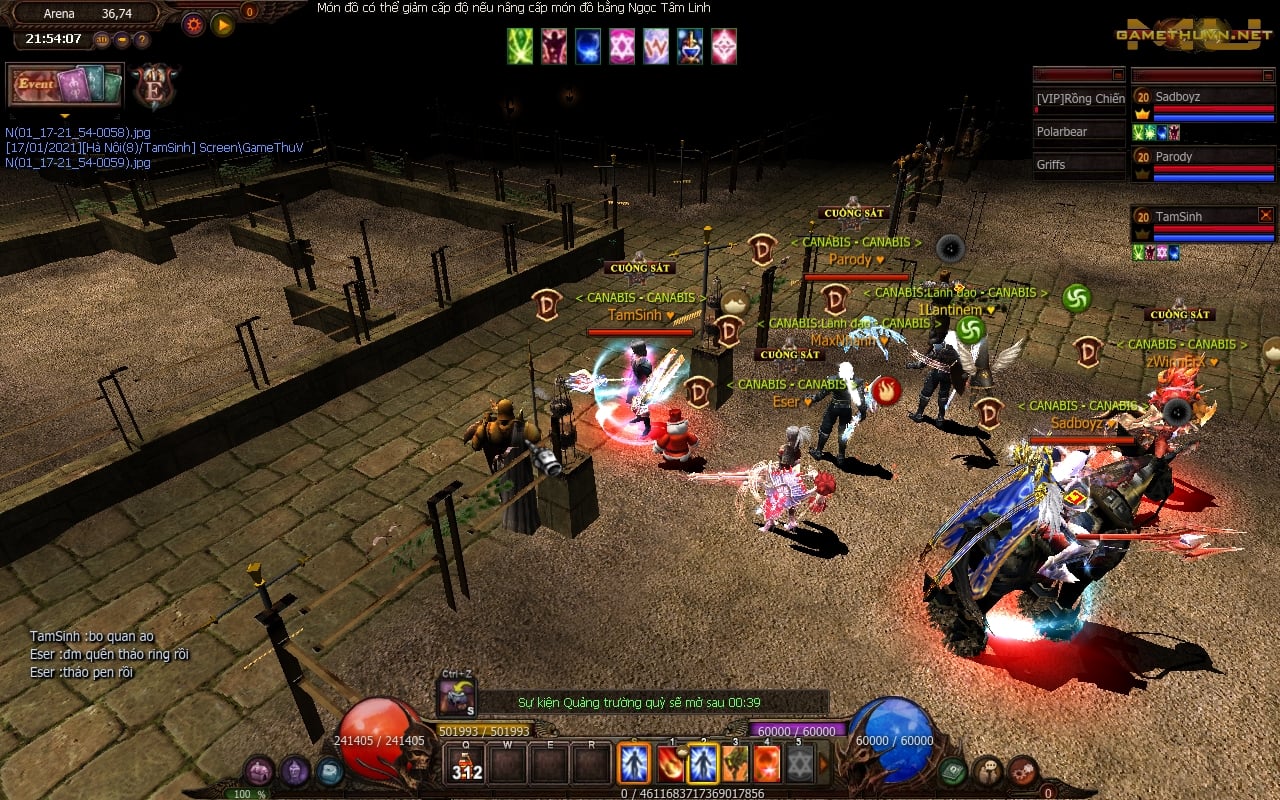Open settings with the orange gear button
This screenshot has width=1280, height=800.
coord(193,24)
